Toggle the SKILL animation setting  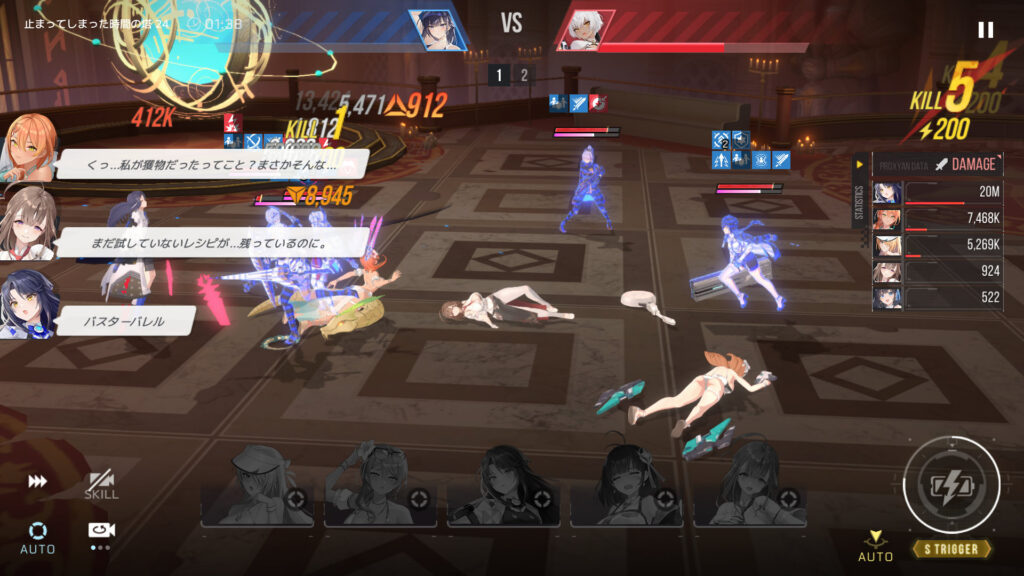point(101,485)
